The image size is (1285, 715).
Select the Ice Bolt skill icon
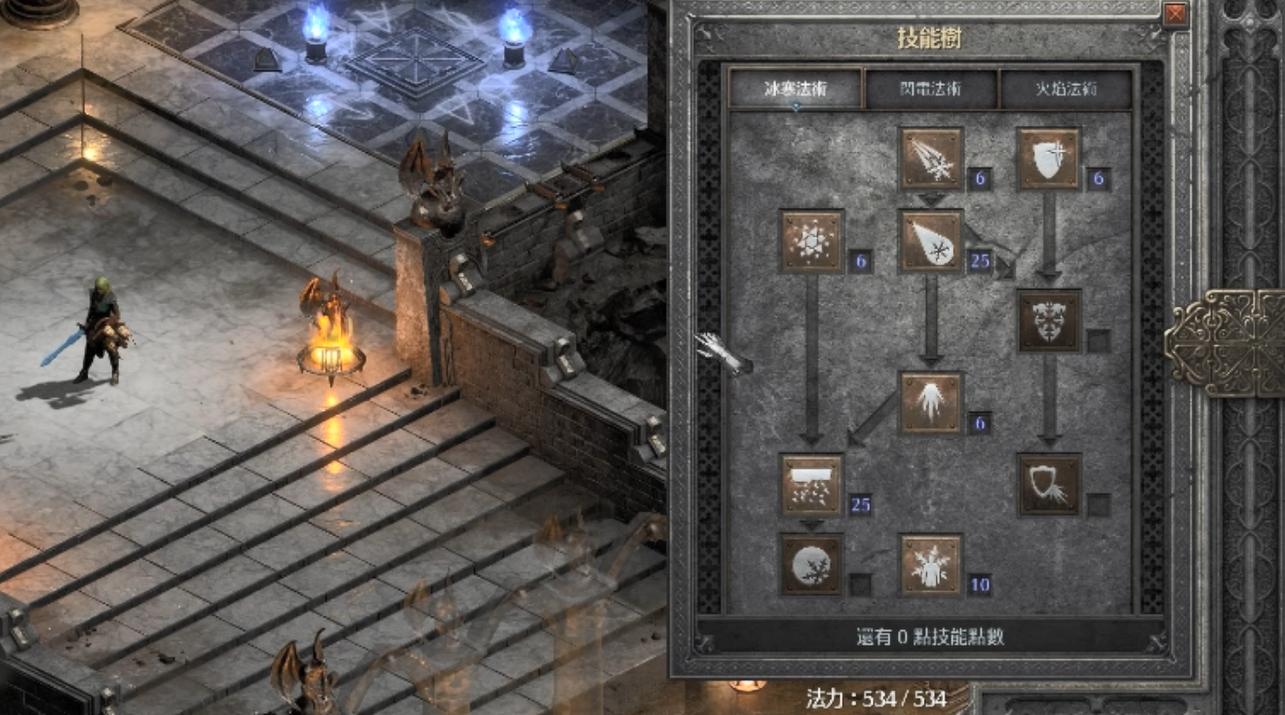(931, 158)
